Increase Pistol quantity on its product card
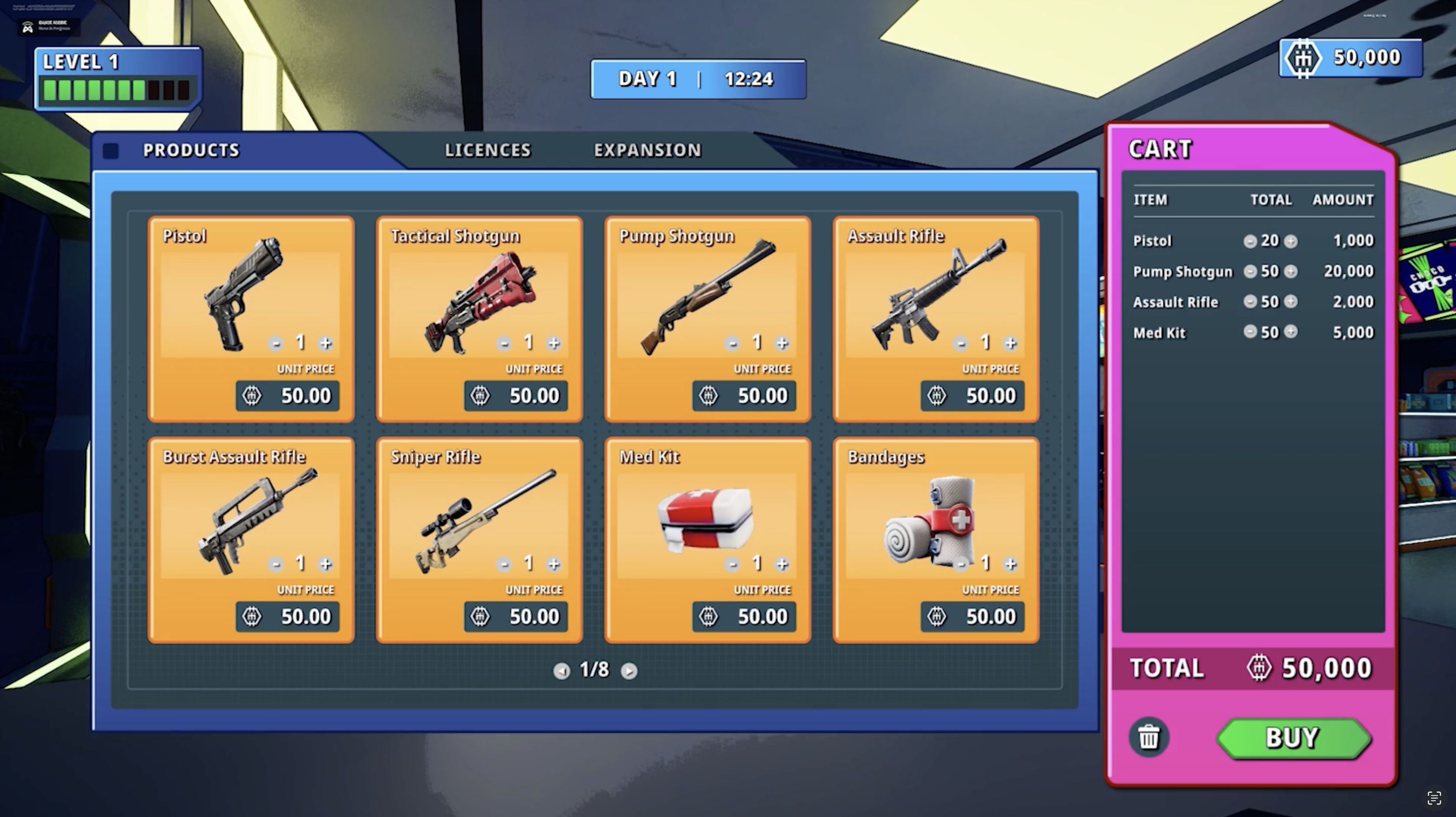1456x817 pixels. 326,343
